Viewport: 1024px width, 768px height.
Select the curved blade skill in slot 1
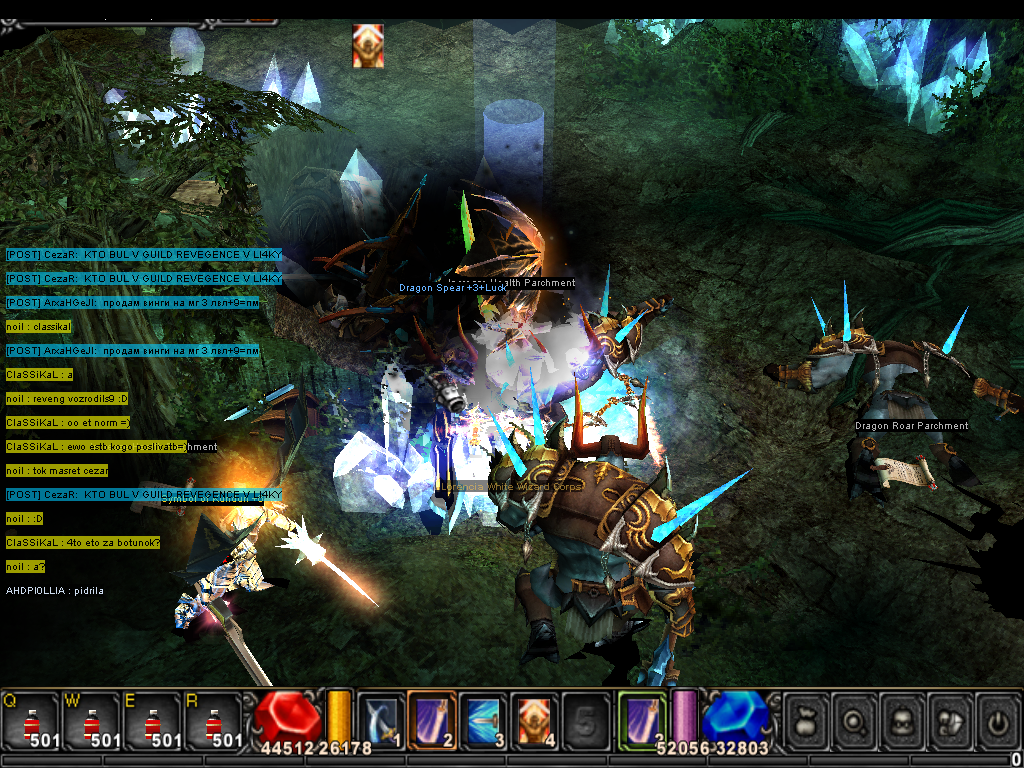click(x=381, y=720)
